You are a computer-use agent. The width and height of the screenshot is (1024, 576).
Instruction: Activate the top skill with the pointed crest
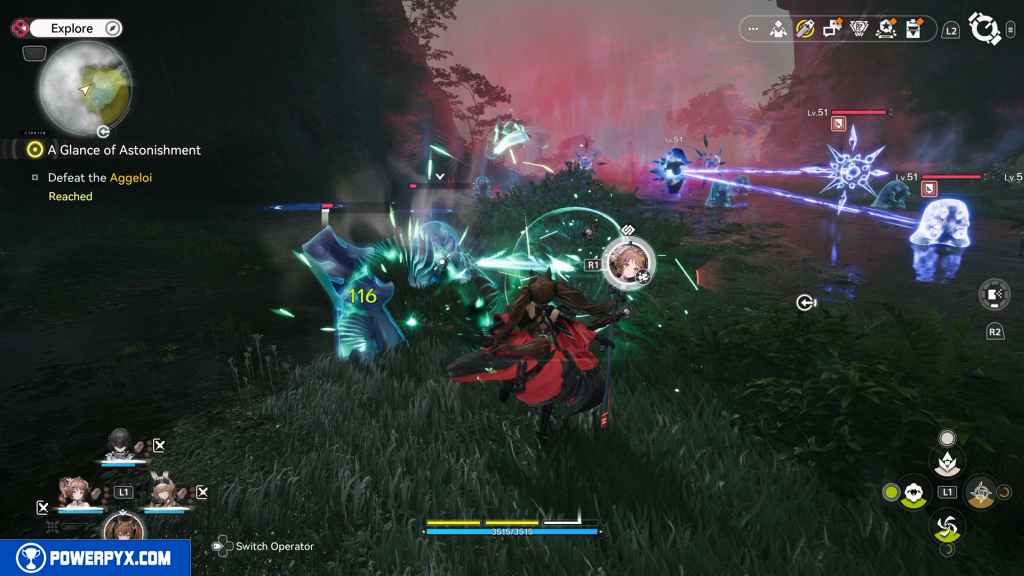(x=947, y=463)
